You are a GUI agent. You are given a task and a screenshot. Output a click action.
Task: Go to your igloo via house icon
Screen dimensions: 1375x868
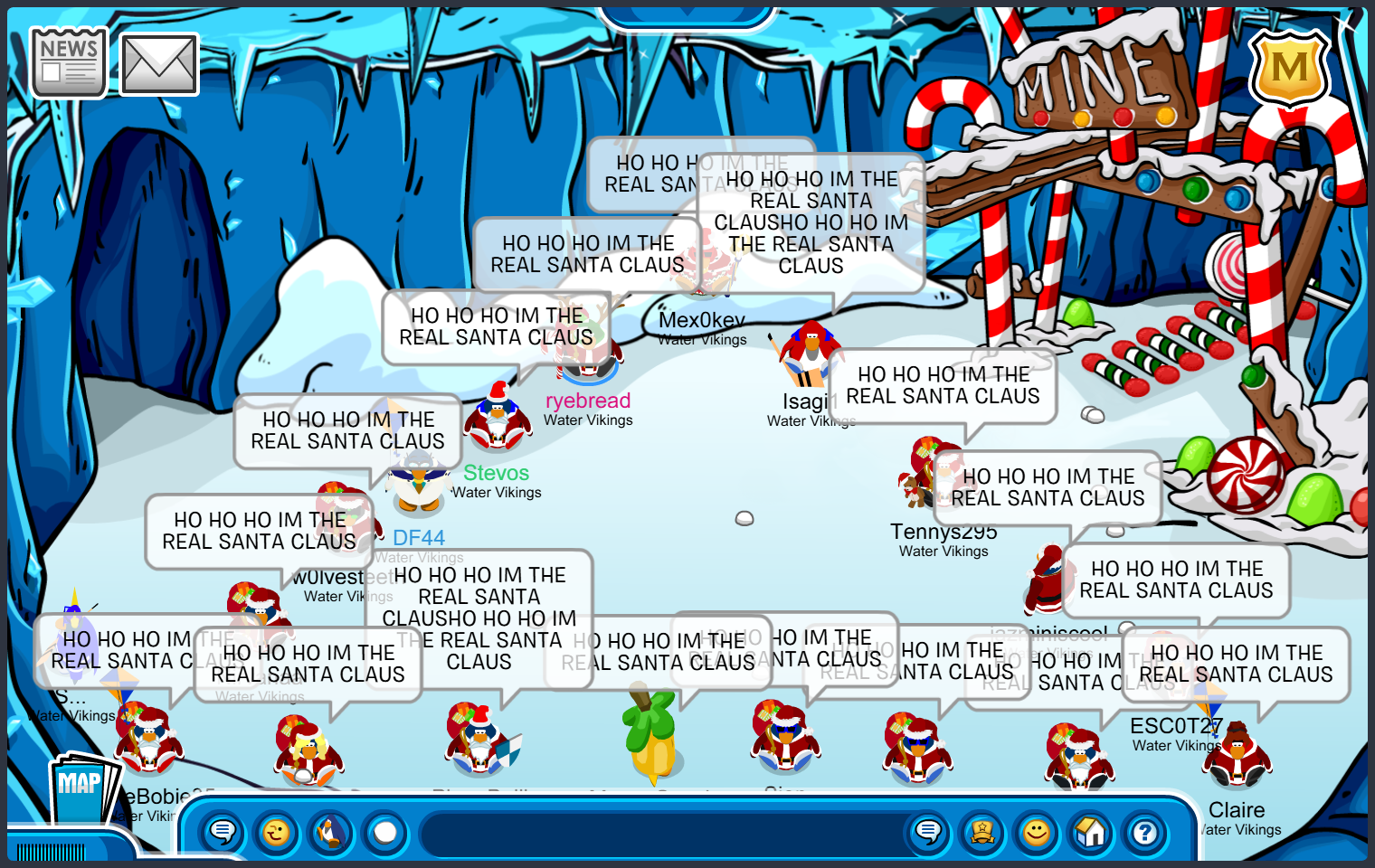pos(1091,832)
